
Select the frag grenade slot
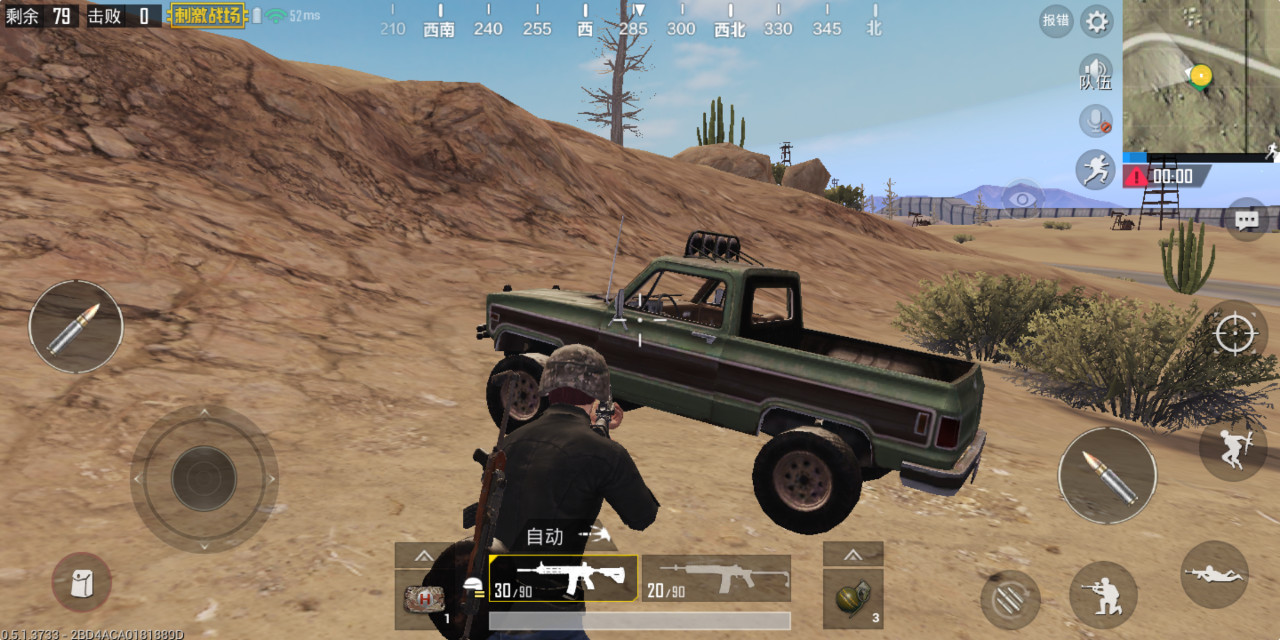click(852, 598)
